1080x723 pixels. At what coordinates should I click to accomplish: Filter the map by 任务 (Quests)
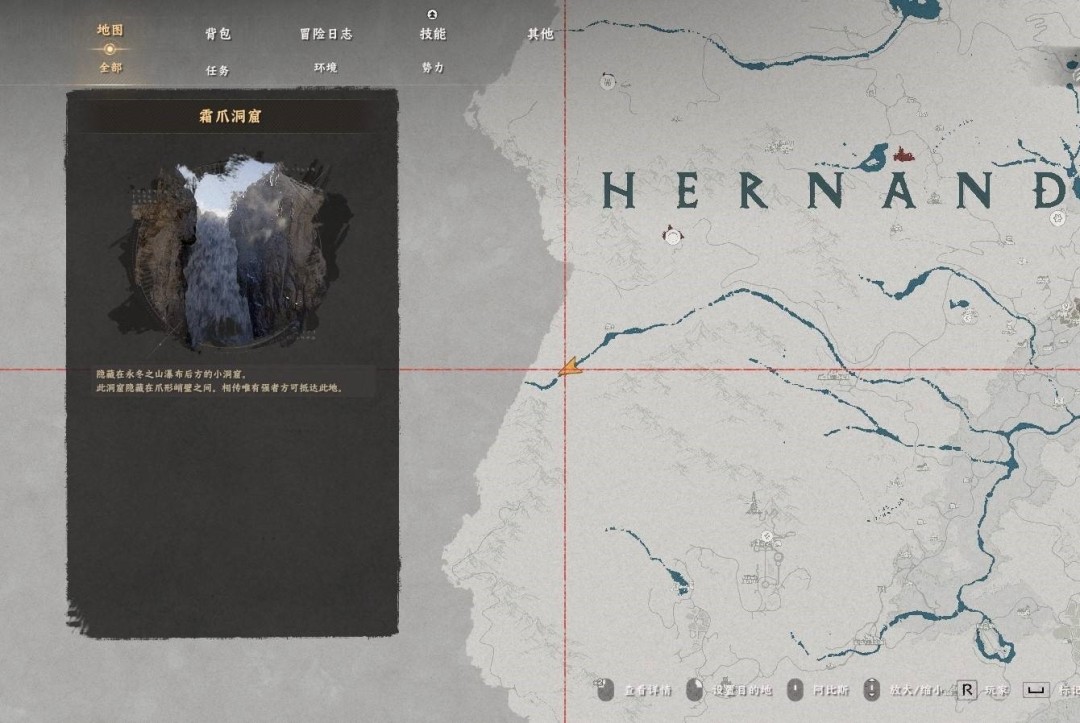[x=218, y=70]
